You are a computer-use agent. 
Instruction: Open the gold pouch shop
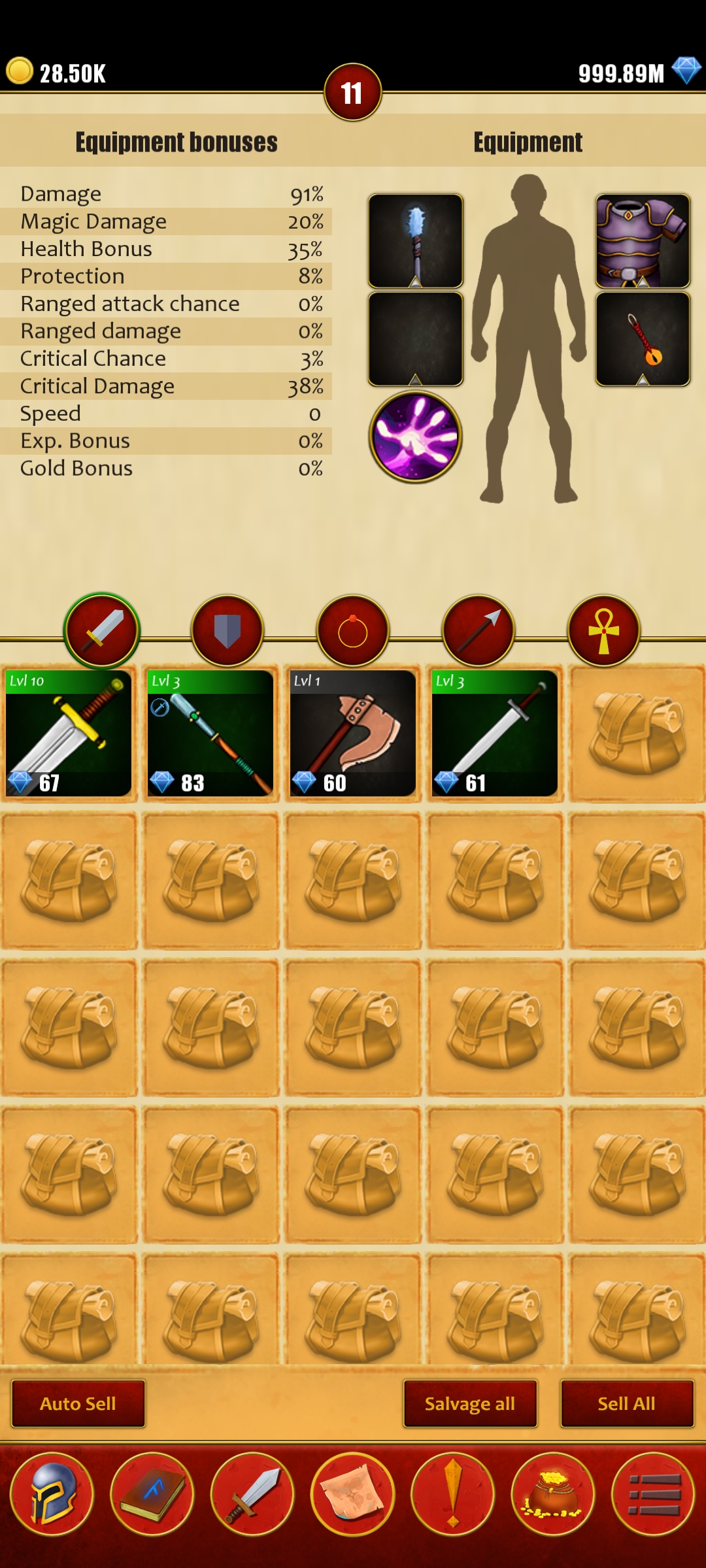[x=553, y=1494]
